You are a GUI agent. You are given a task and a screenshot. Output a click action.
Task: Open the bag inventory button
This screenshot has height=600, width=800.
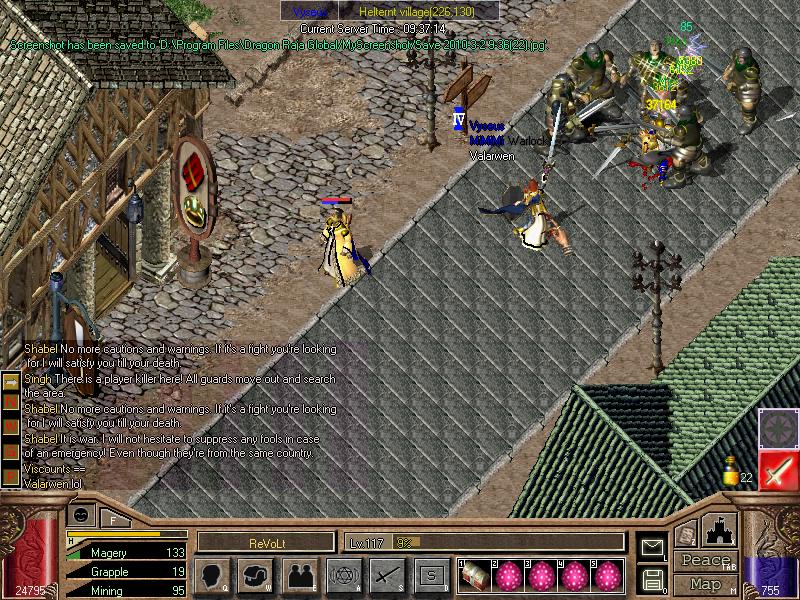coord(256,576)
